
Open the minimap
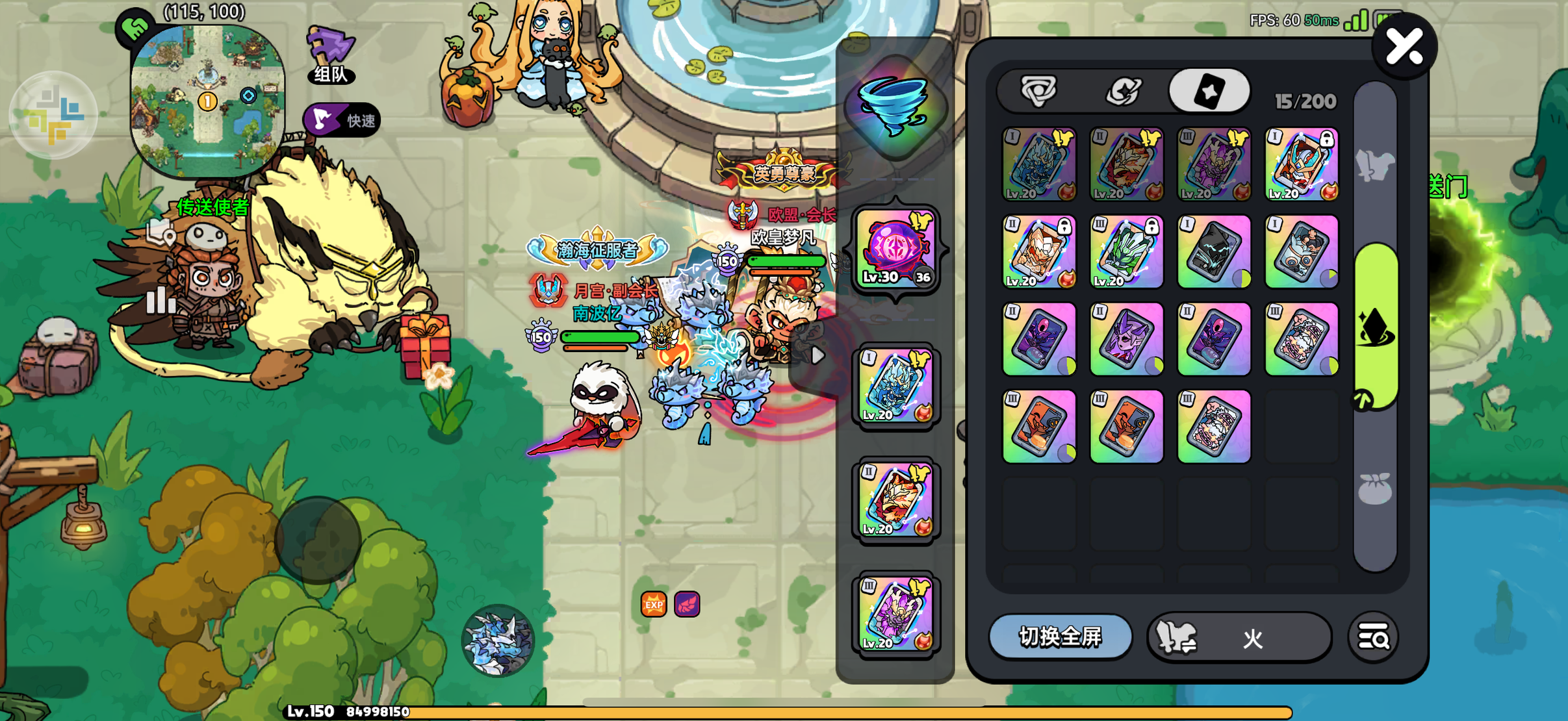tap(207, 101)
